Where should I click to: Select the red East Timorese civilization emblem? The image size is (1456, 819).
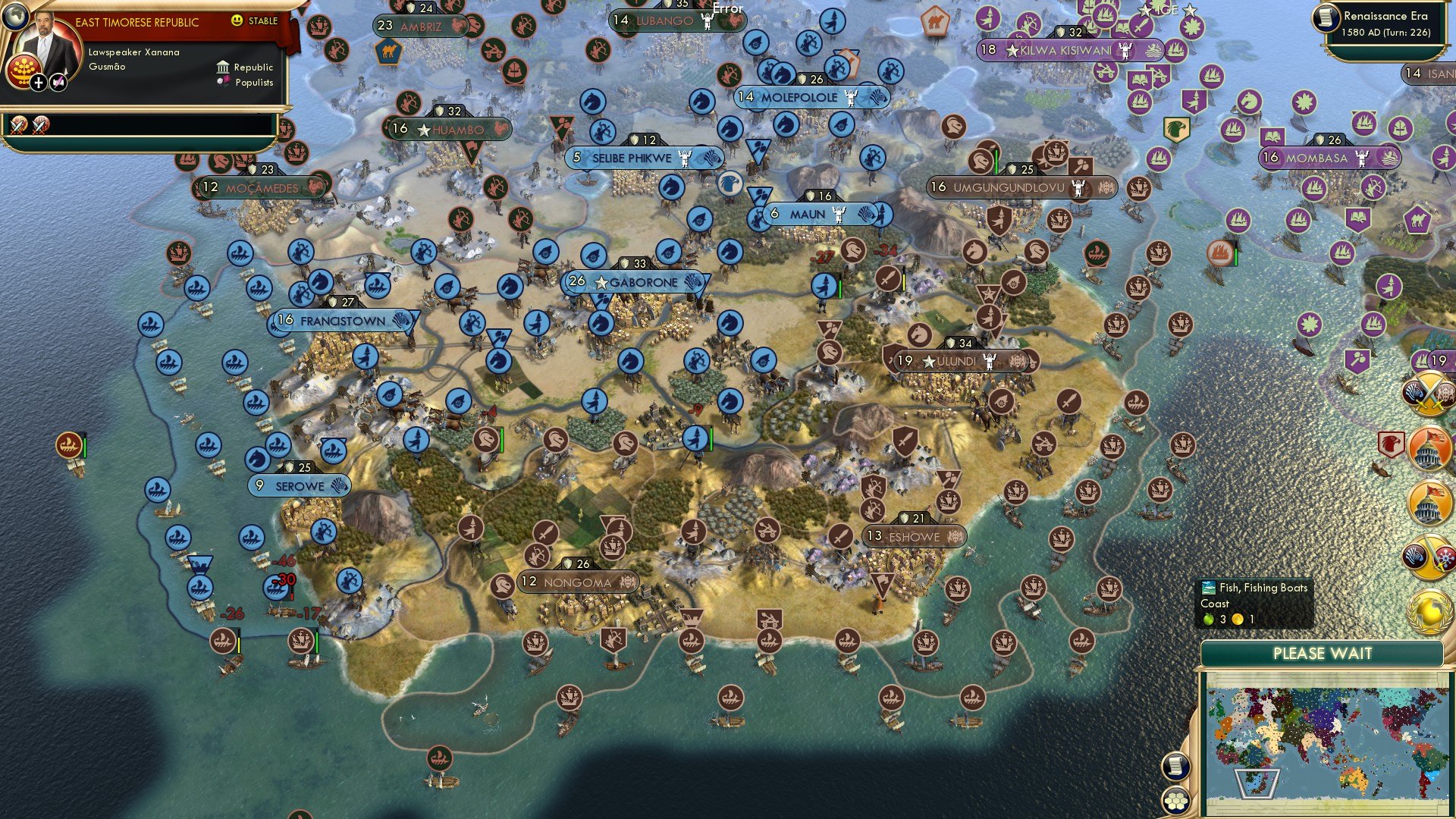pyautogui.click(x=24, y=70)
